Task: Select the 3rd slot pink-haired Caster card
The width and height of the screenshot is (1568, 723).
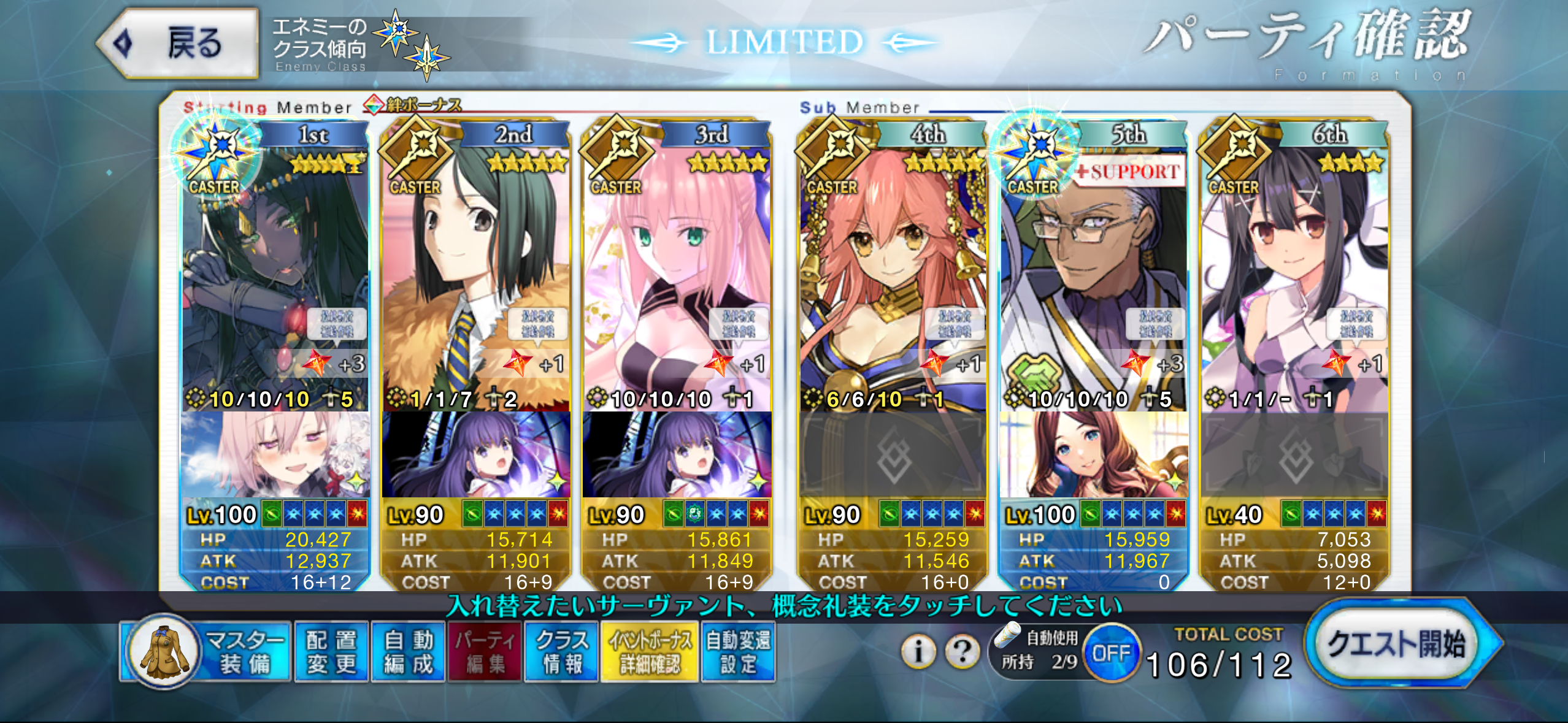Action: pos(677,276)
